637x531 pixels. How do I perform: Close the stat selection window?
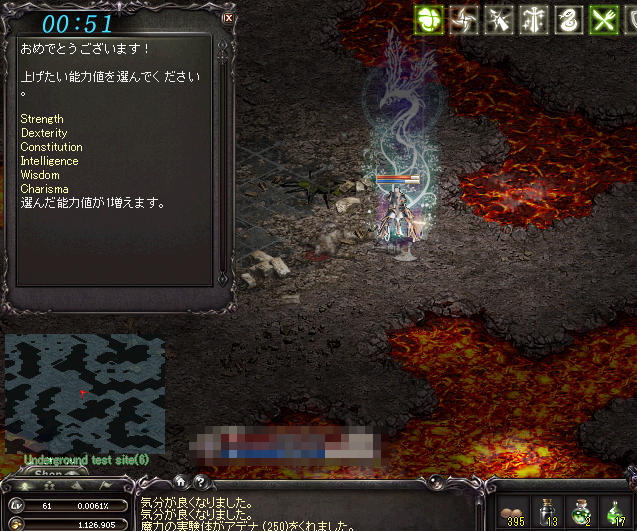click(229, 17)
